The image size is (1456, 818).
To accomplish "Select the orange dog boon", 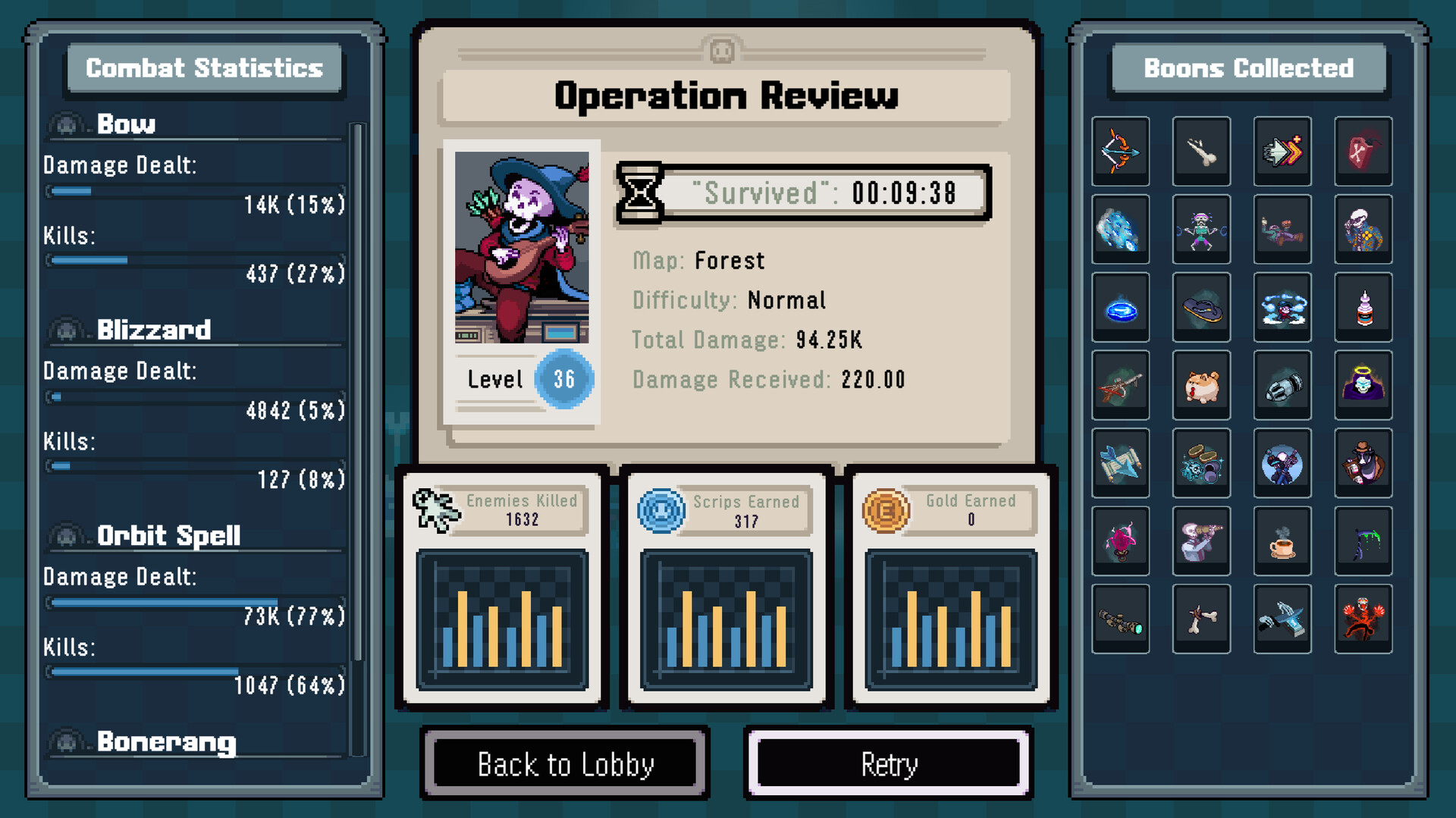I will (1201, 385).
